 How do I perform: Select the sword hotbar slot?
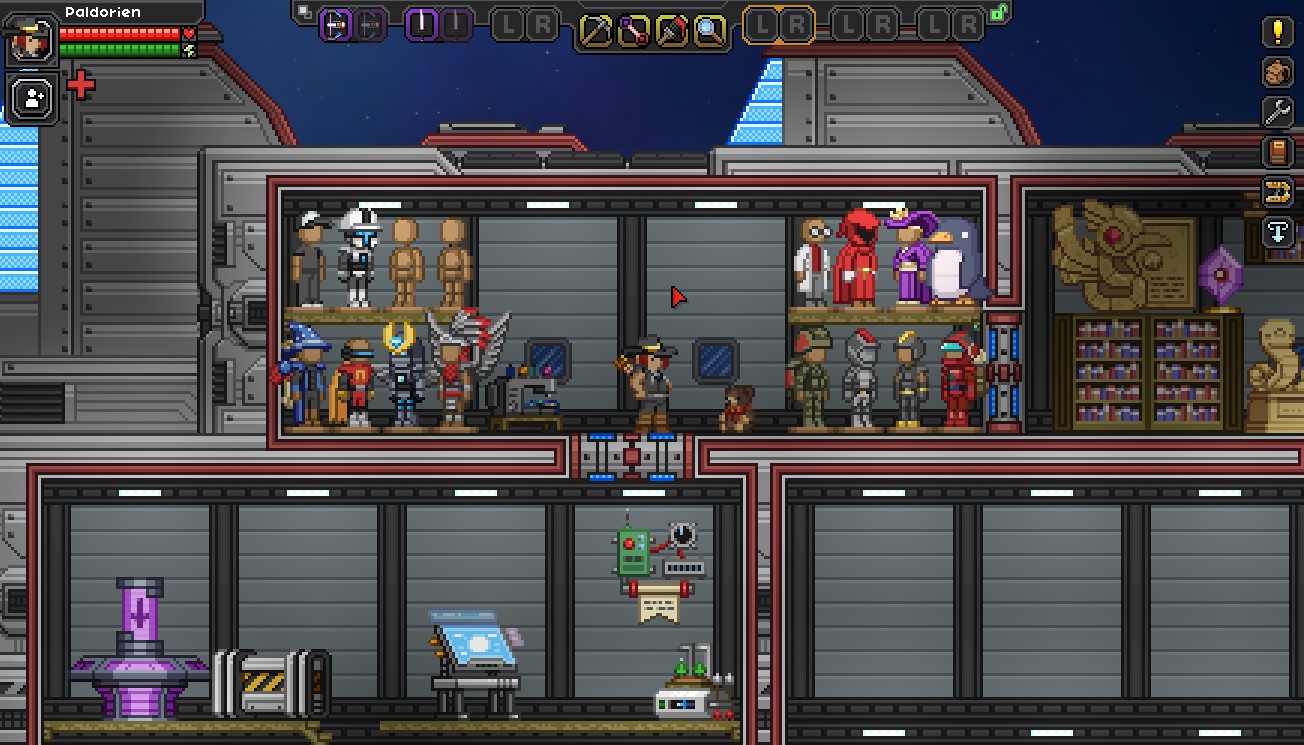pos(423,25)
